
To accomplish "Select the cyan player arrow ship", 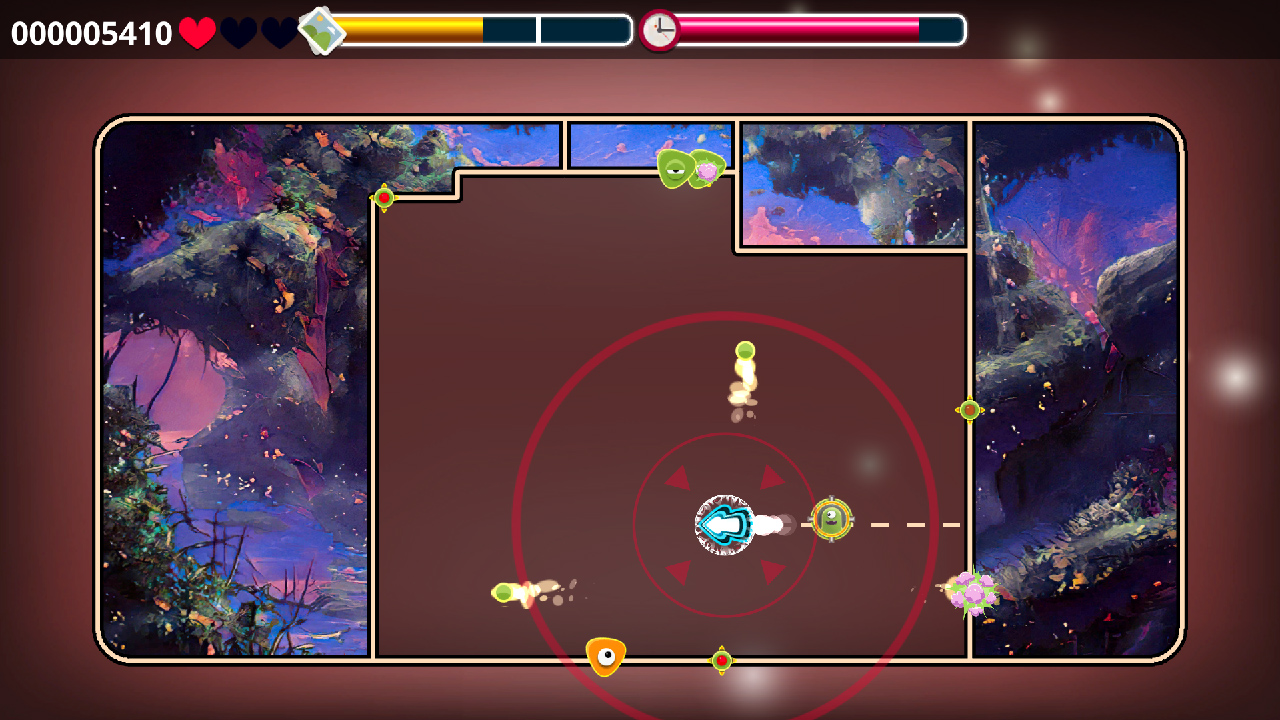I will [x=723, y=523].
